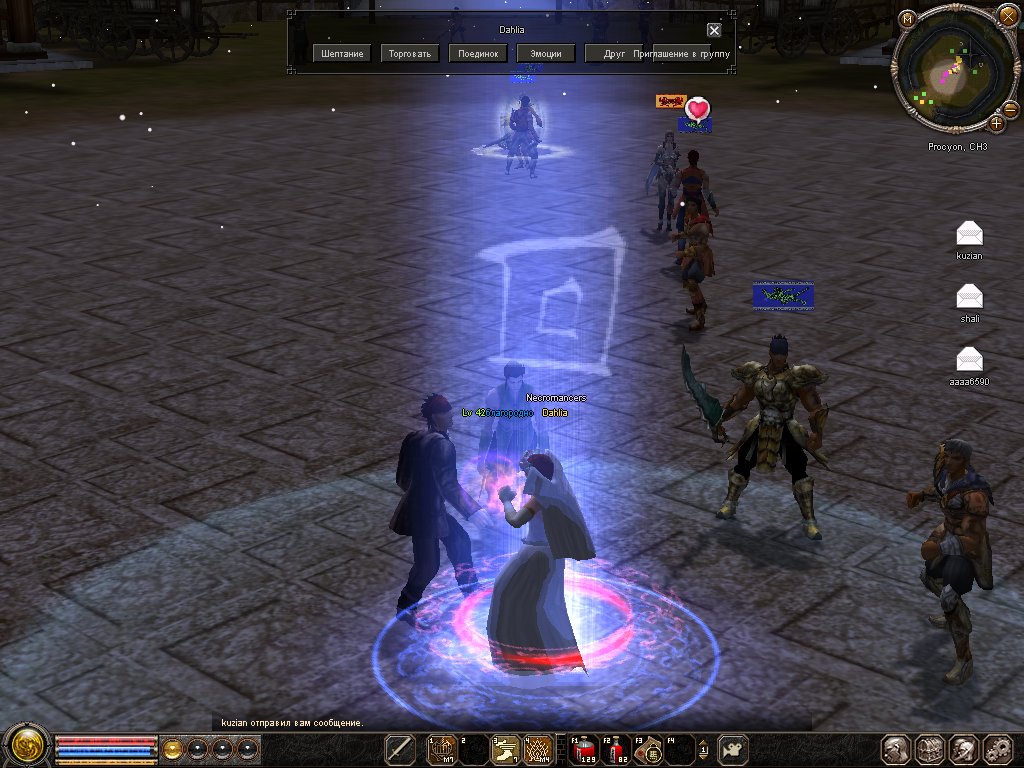Image resolution: width=1024 pixels, height=768 pixels.
Task: Open the Эмоции emotes button
Action: coord(545,53)
